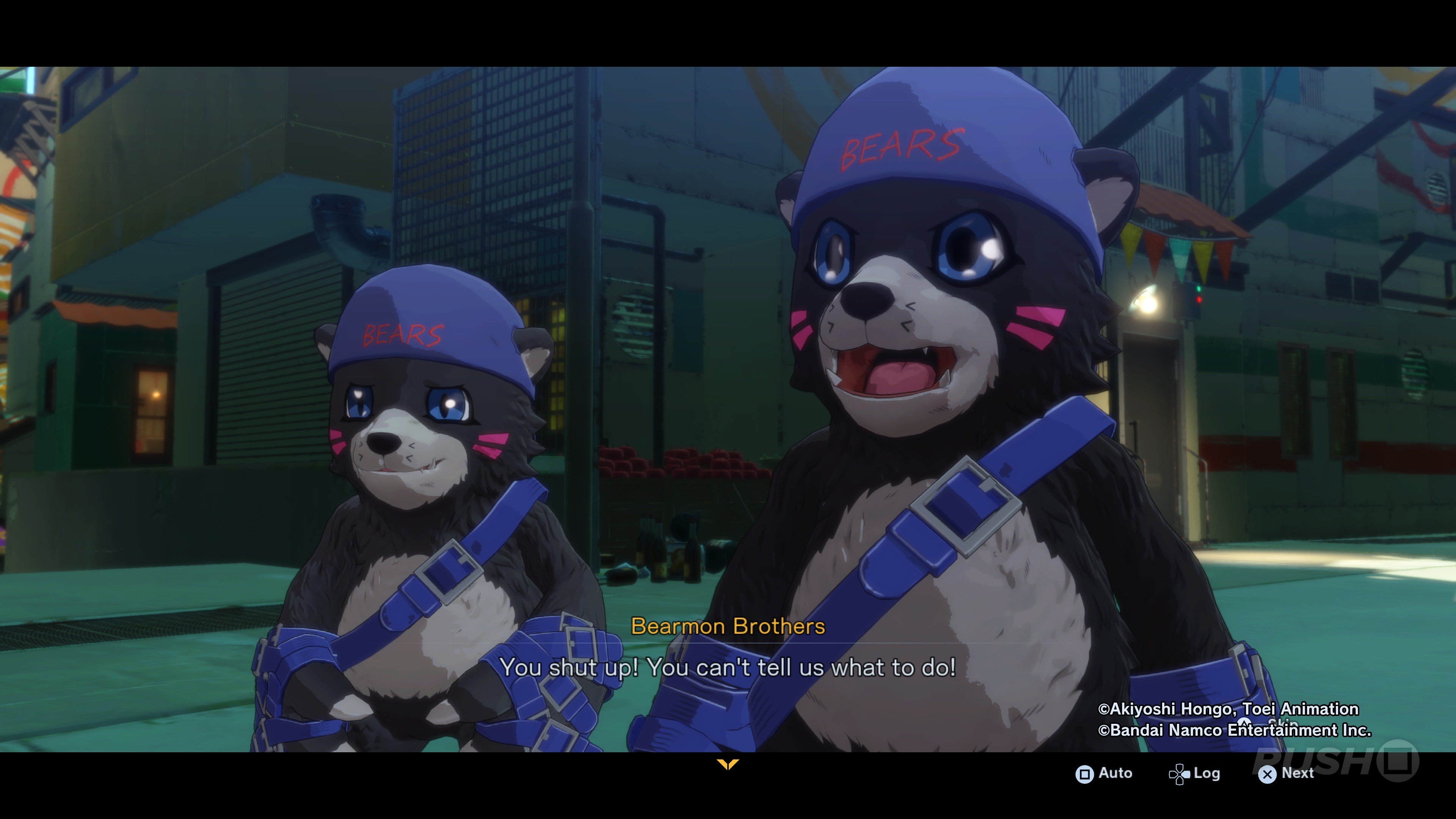Click the yellow dialogue continue arrow
The height and width of the screenshot is (819, 1456).
coord(728,765)
